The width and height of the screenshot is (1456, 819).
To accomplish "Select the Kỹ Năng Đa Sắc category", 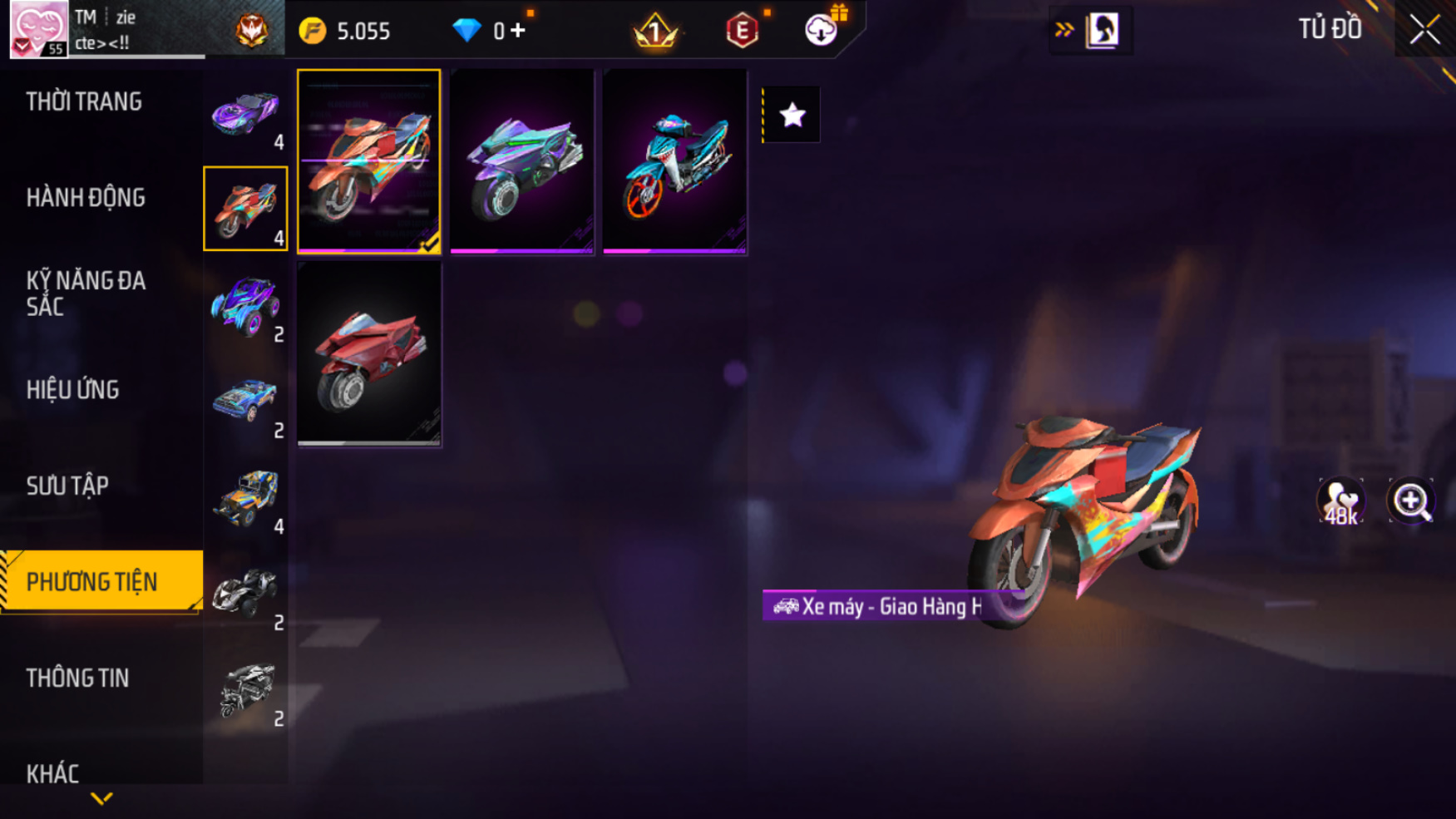I will pyautogui.click(x=86, y=294).
